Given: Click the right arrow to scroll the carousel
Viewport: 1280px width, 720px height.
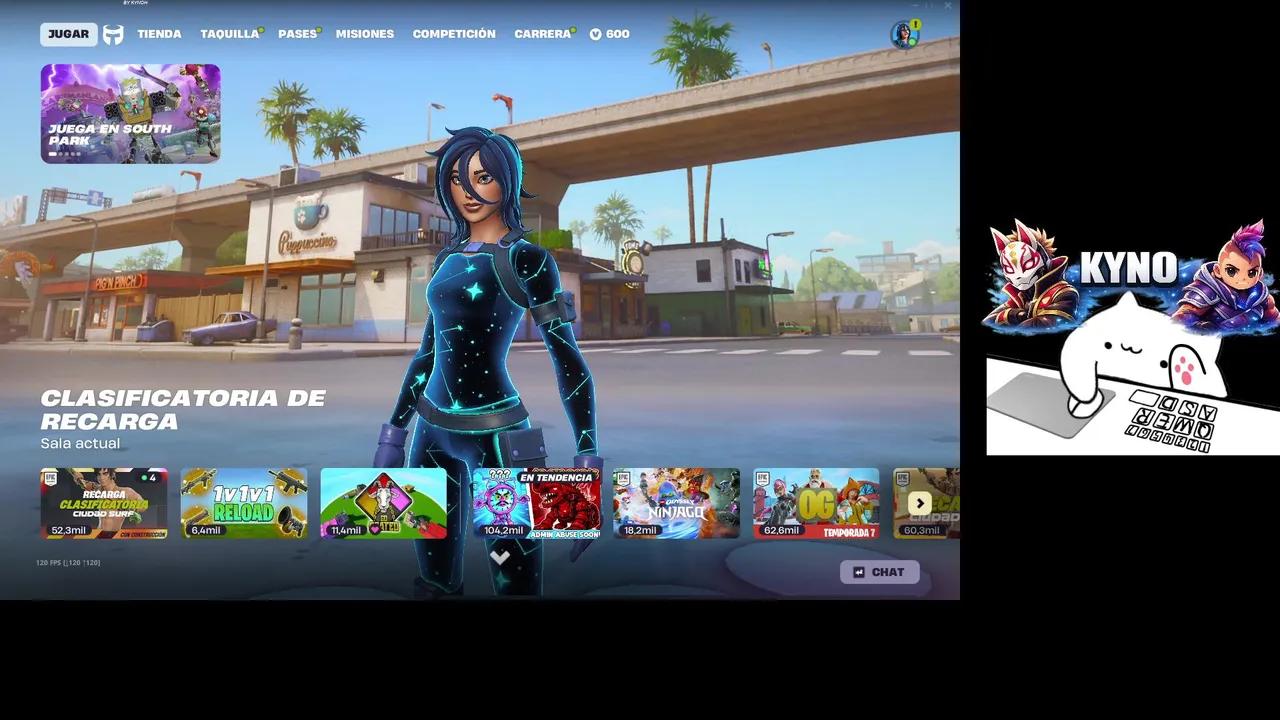Looking at the screenshot, I should (918, 503).
